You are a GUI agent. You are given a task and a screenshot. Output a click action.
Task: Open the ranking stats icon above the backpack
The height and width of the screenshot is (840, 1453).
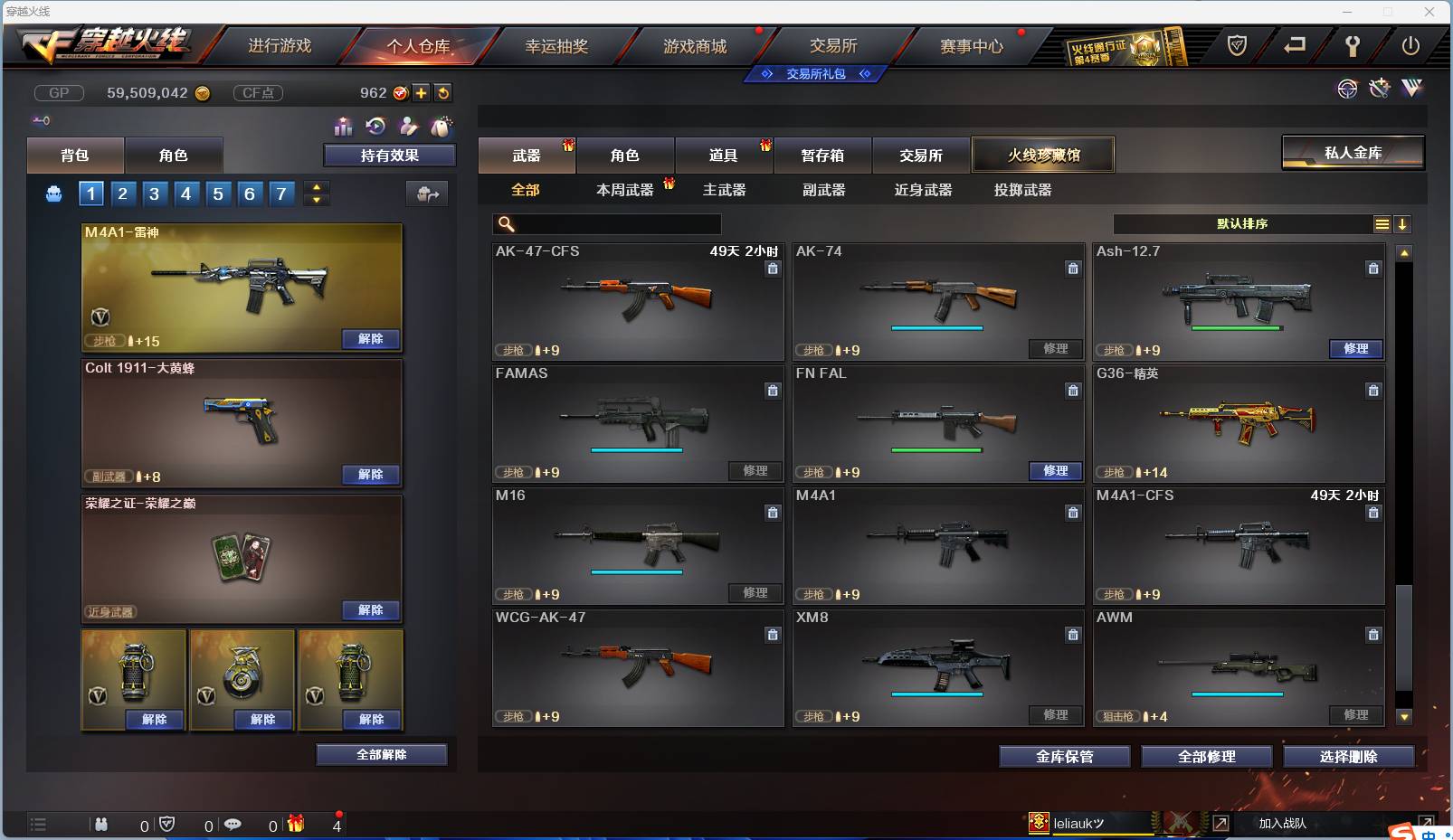click(x=344, y=127)
